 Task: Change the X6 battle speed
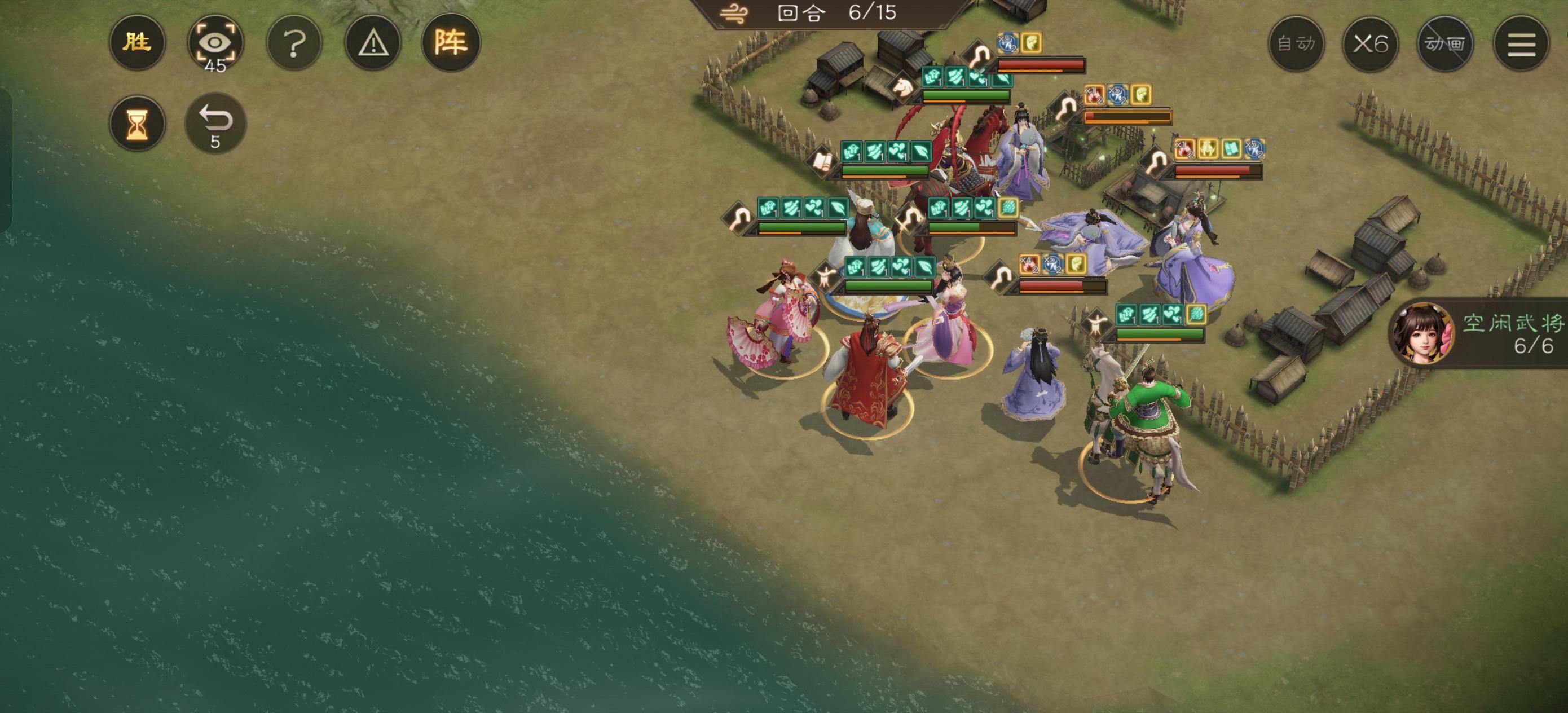point(1370,44)
